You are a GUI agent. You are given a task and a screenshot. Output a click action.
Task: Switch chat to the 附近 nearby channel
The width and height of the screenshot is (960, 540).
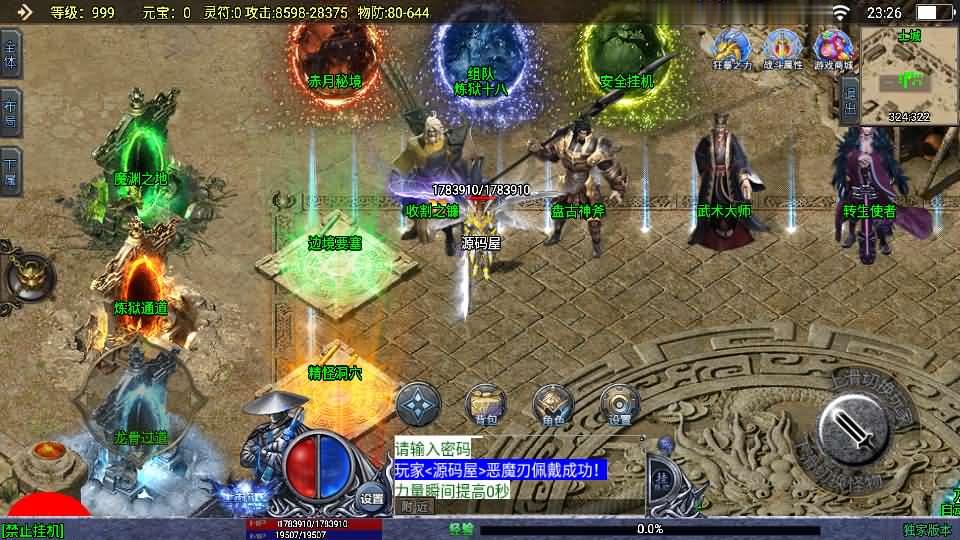tap(412, 506)
